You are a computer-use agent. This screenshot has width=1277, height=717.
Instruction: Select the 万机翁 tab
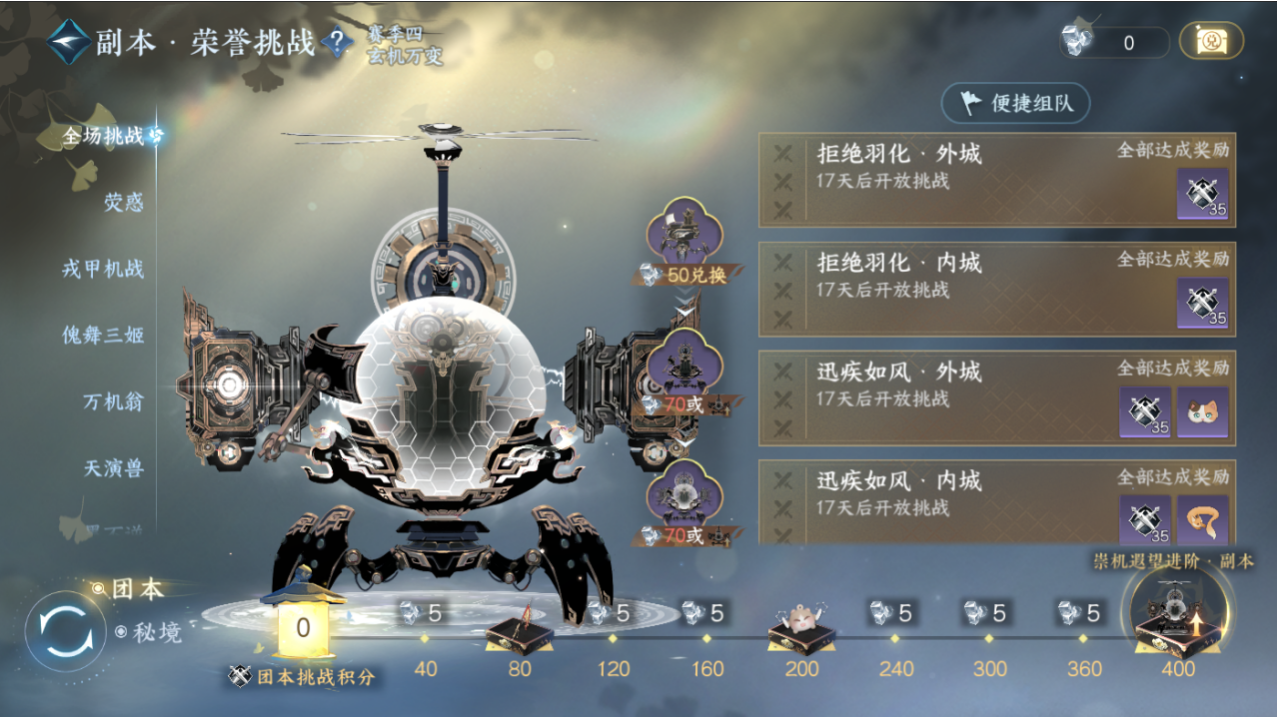113,402
